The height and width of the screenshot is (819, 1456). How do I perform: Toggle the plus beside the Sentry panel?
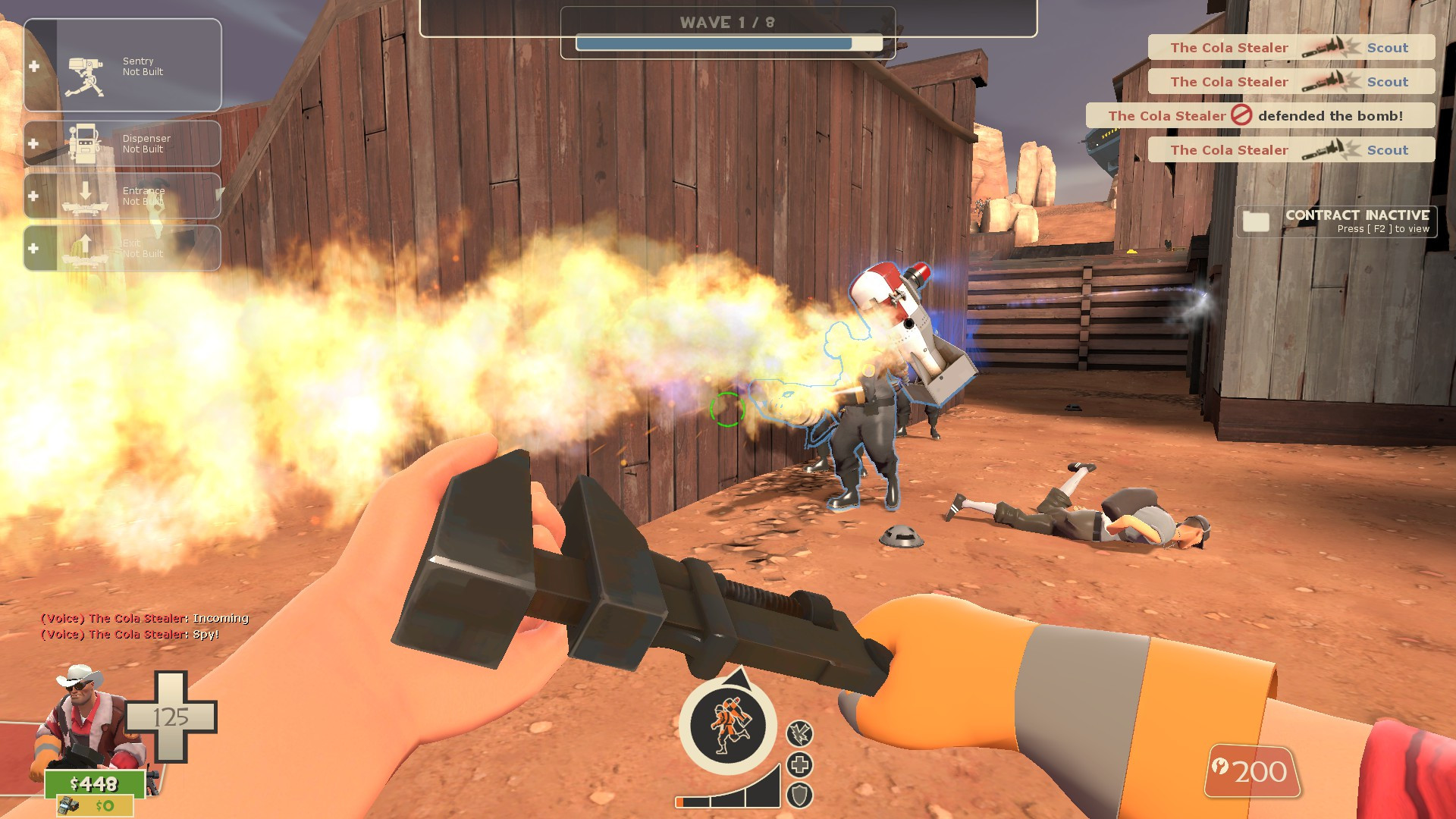(x=32, y=66)
